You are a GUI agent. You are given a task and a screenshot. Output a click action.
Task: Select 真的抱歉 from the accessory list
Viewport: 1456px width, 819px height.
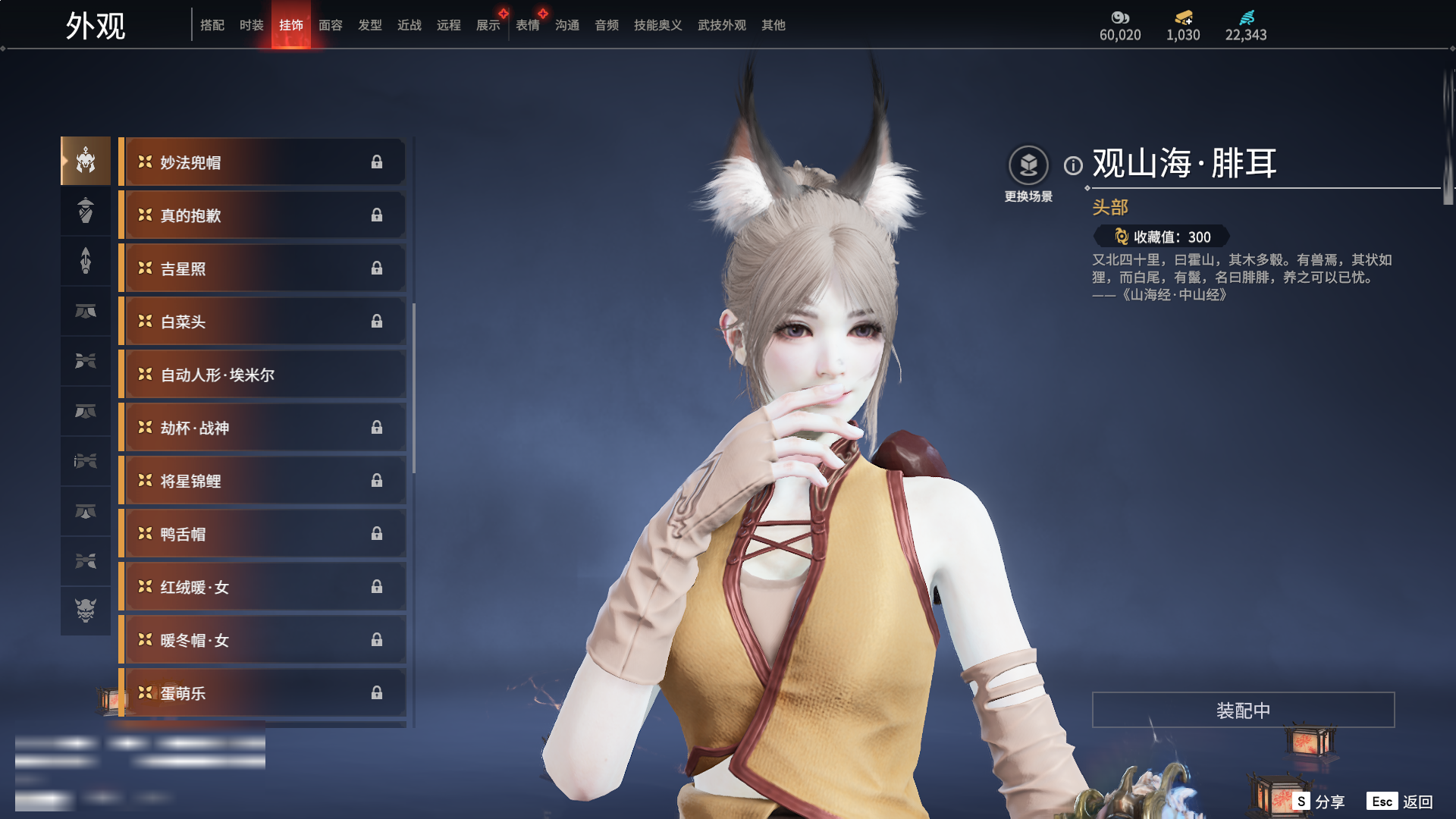(x=262, y=215)
